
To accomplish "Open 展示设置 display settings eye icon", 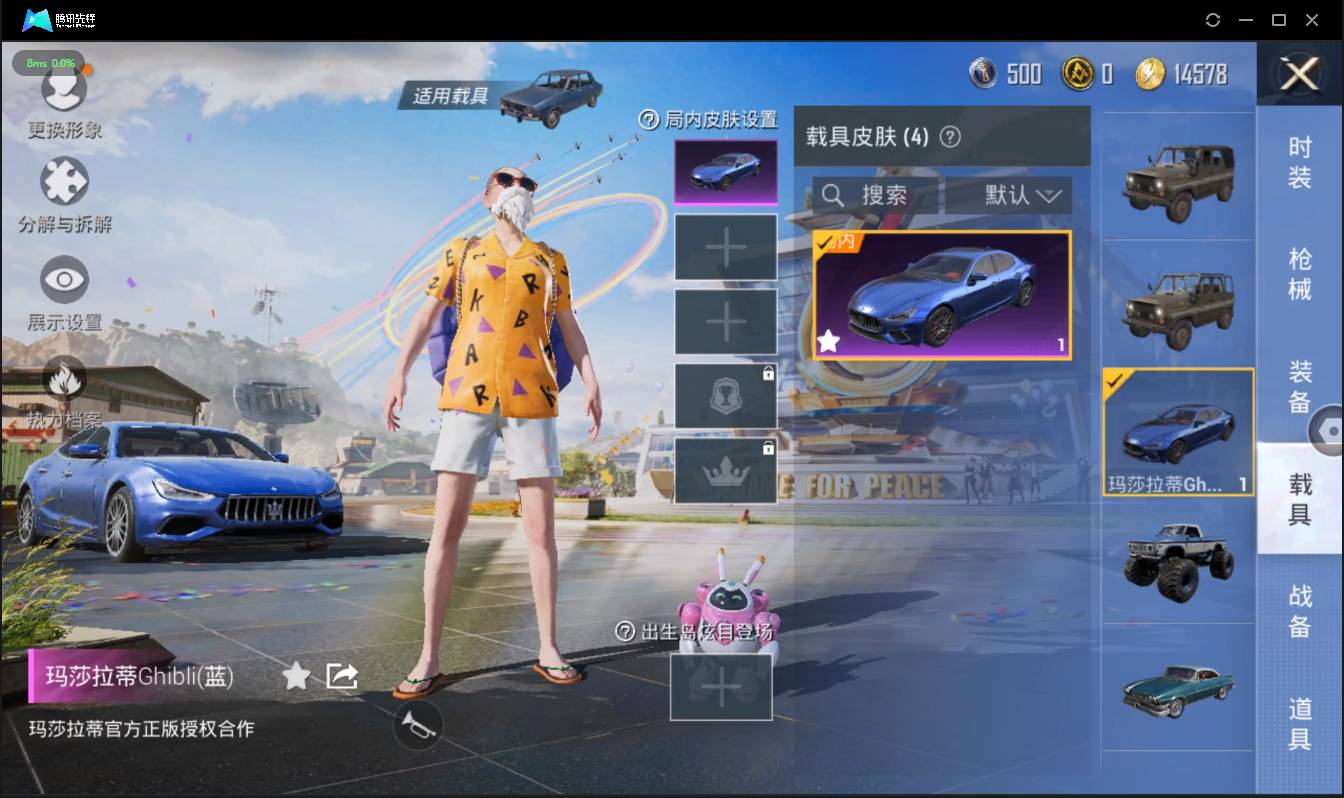I will coord(64,280).
